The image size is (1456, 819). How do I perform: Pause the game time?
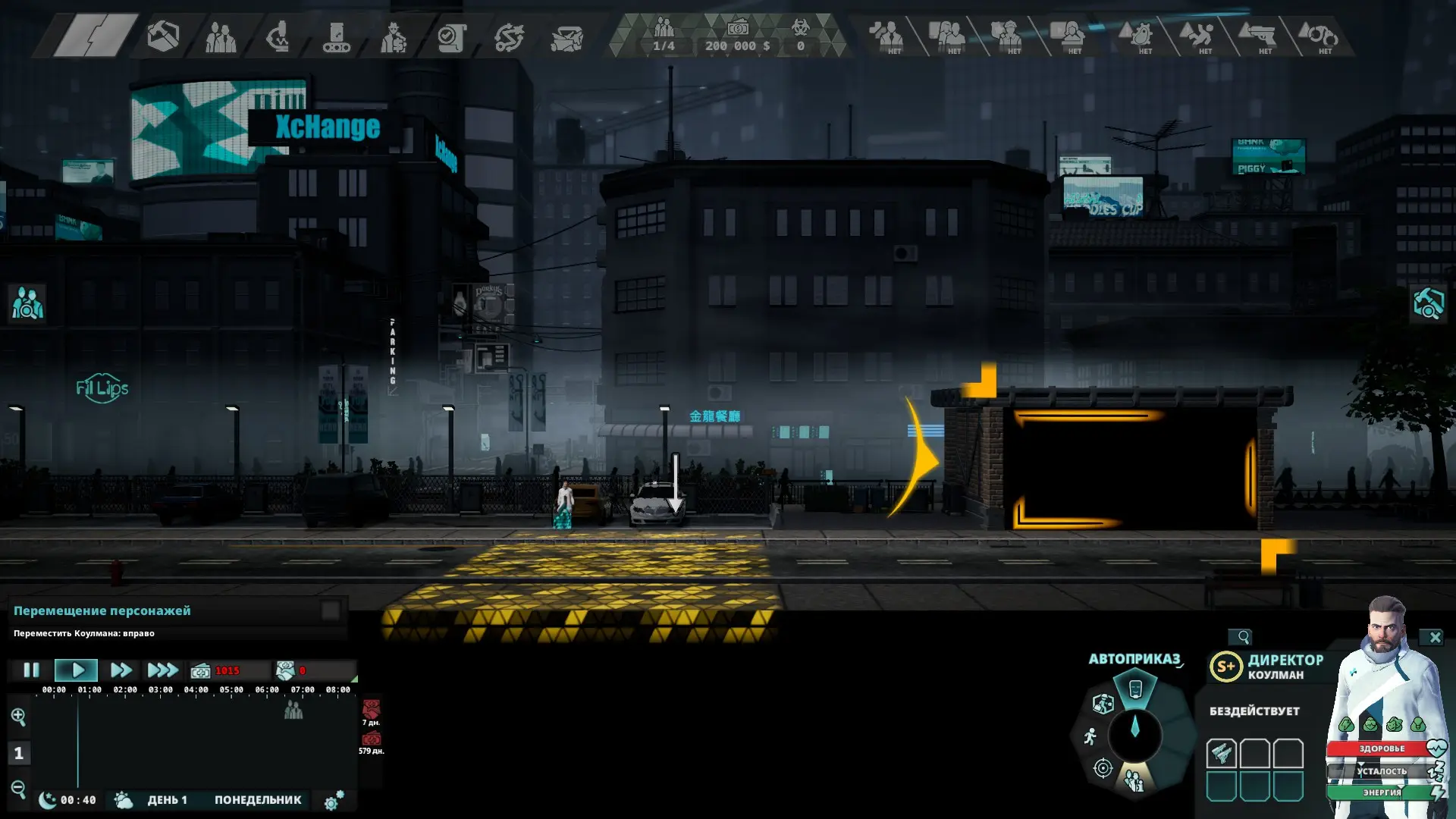point(31,670)
